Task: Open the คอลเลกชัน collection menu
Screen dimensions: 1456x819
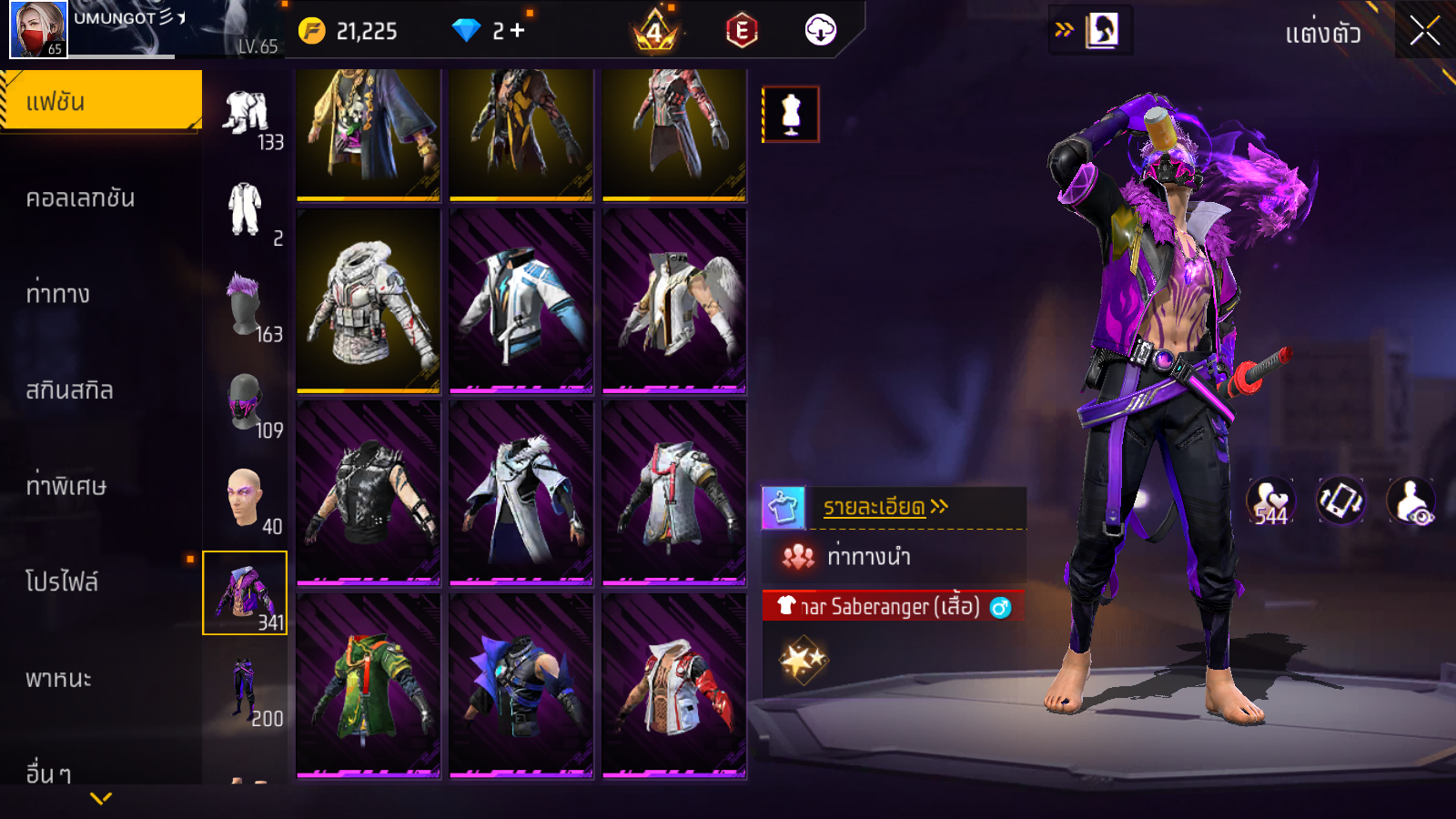Action: (80, 198)
